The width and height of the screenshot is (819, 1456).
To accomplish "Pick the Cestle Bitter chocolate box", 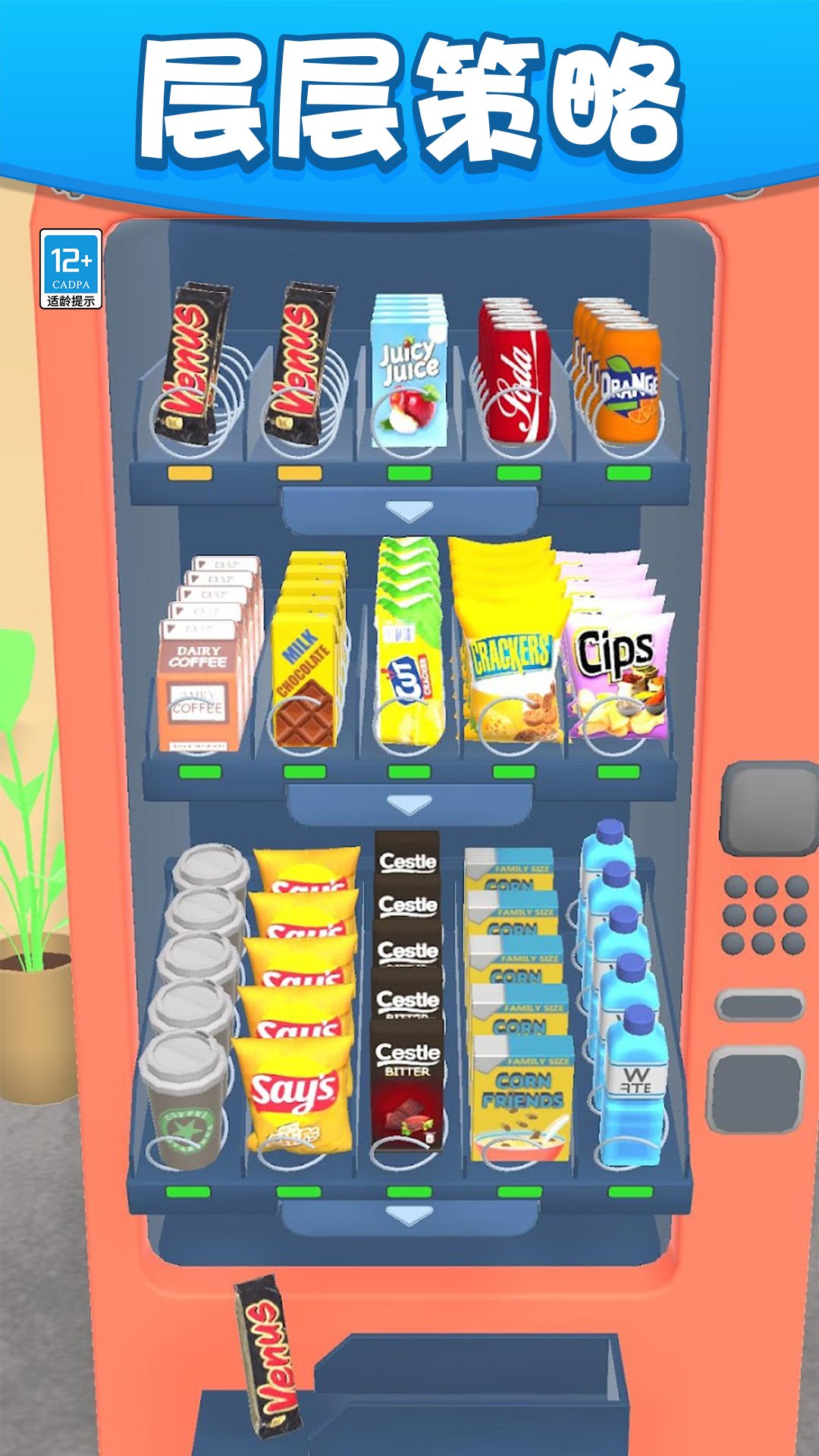I will (x=408, y=1084).
